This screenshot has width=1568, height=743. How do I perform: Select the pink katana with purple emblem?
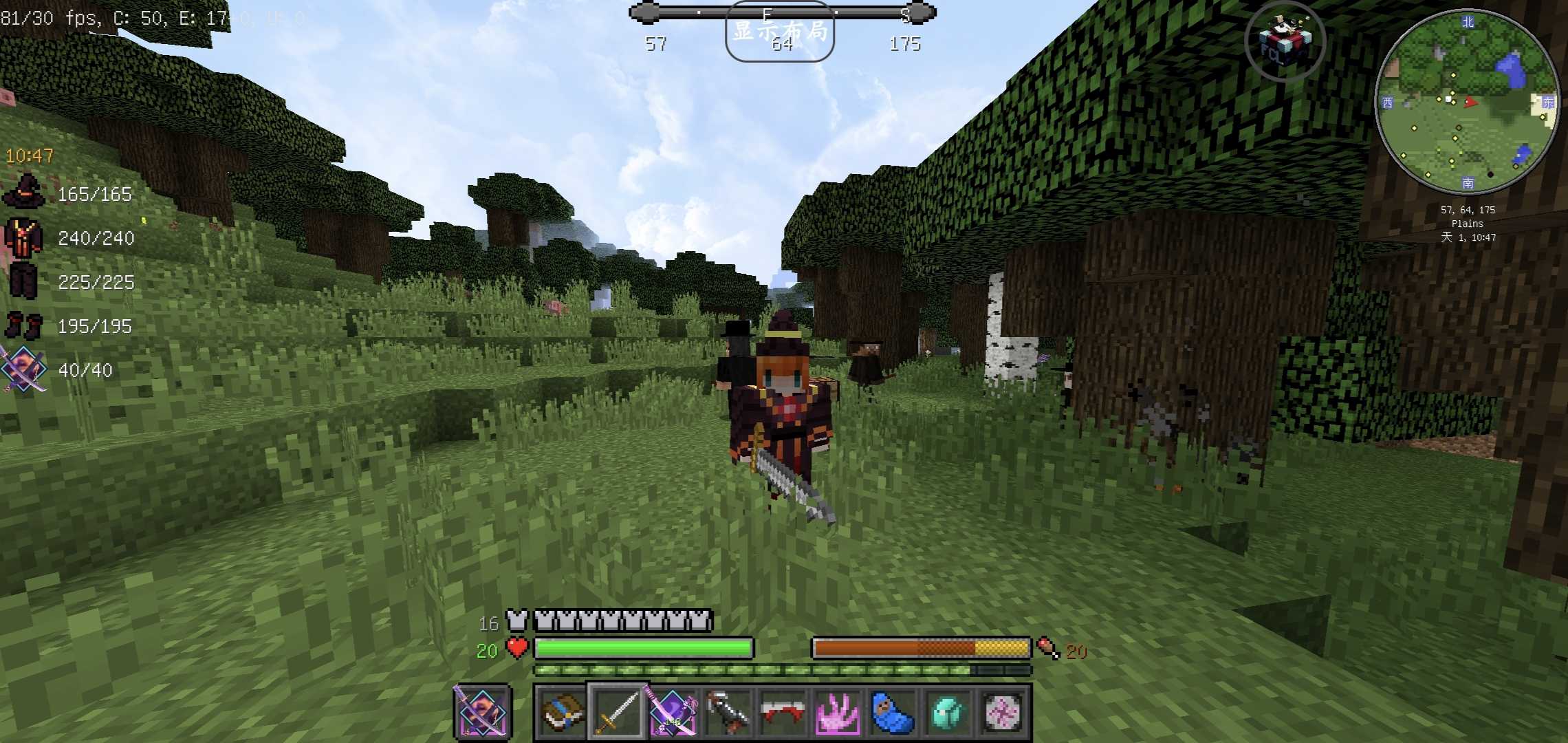(672, 712)
